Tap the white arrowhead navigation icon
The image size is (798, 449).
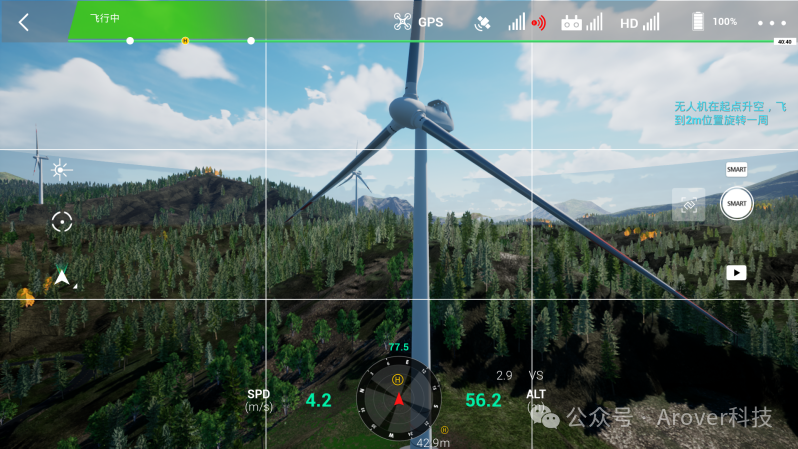pyautogui.click(x=62, y=278)
